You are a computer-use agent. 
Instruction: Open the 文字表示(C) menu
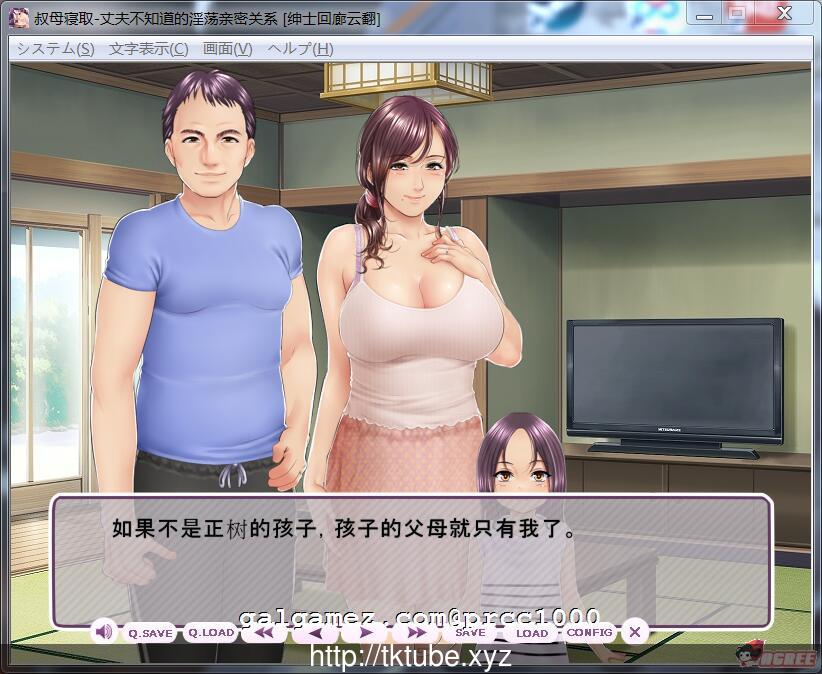point(148,49)
